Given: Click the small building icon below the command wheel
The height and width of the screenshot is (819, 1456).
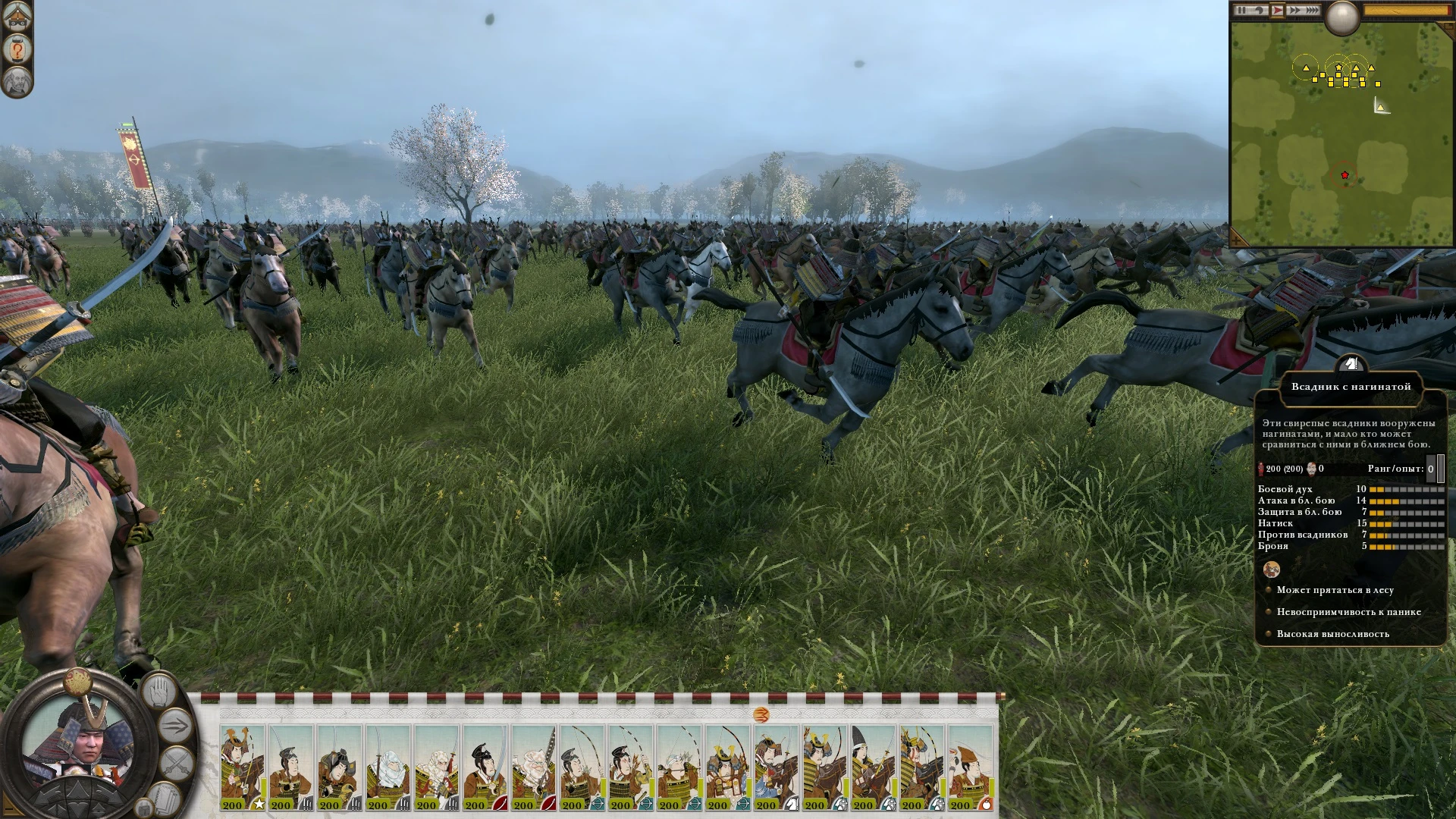Looking at the screenshot, I should click(x=144, y=808).
